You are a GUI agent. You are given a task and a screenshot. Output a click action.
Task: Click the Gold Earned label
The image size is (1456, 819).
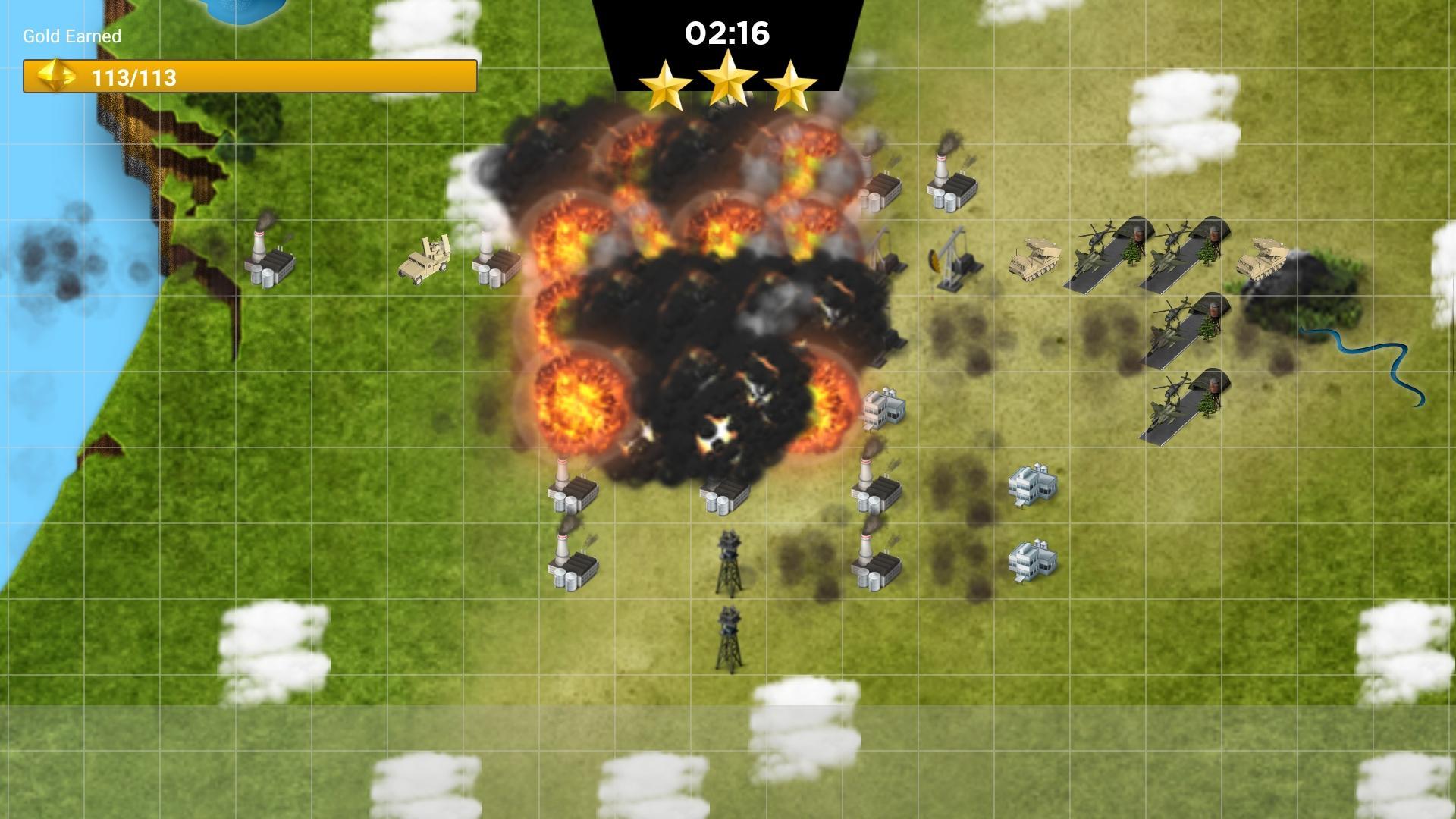click(71, 36)
